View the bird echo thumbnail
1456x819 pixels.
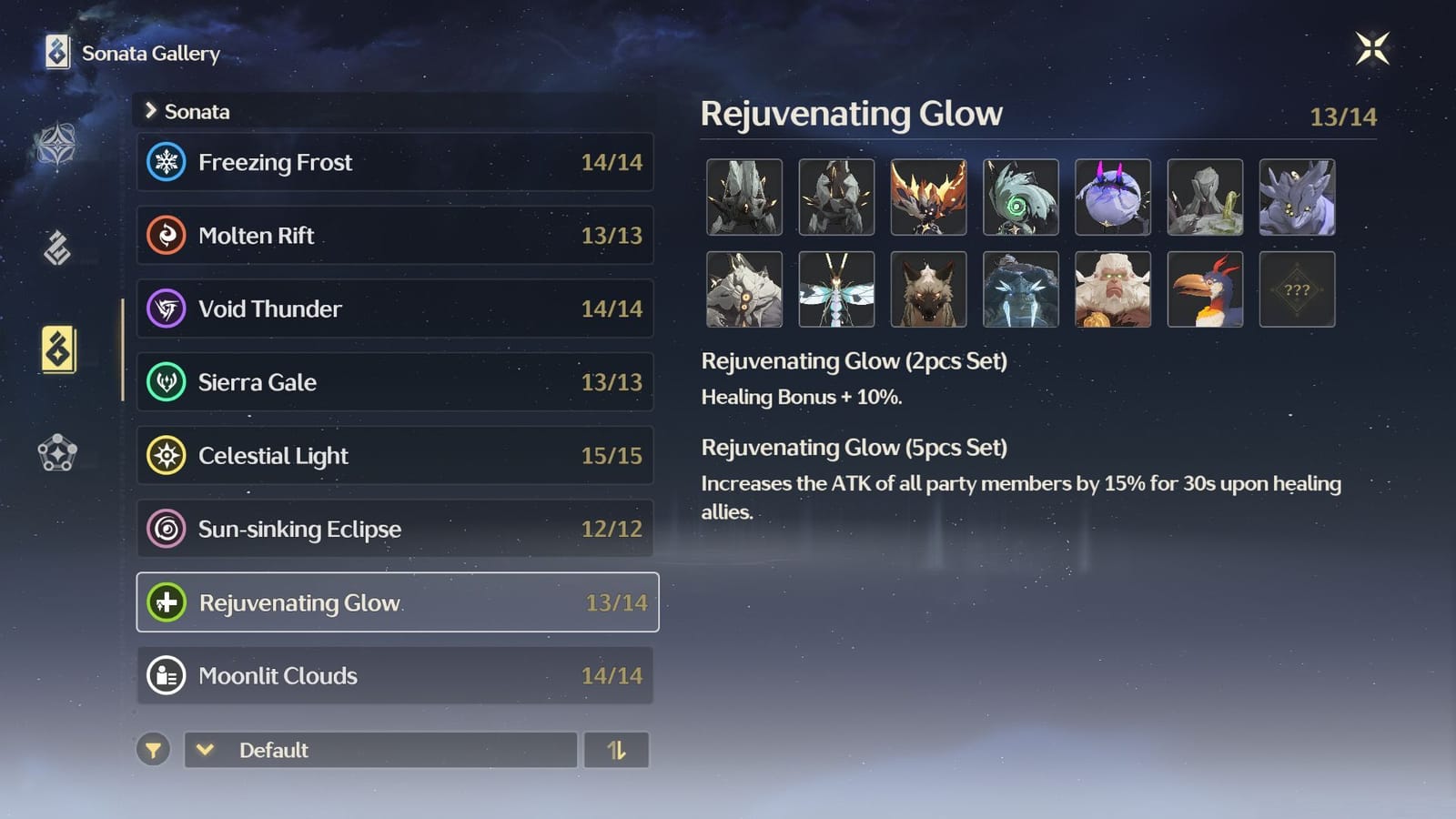(x=1205, y=289)
